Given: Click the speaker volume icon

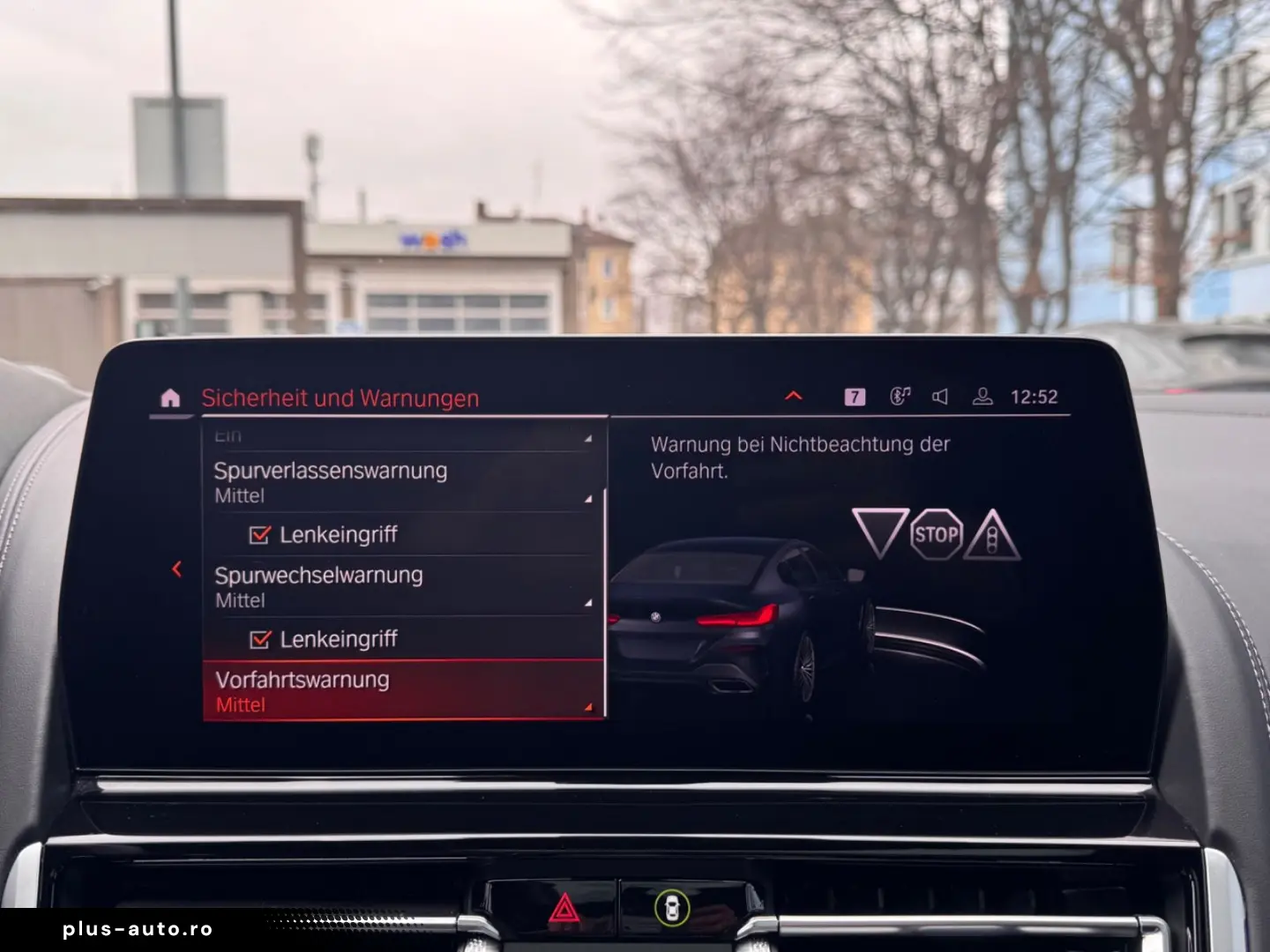Looking at the screenshot, I should 940,396.
